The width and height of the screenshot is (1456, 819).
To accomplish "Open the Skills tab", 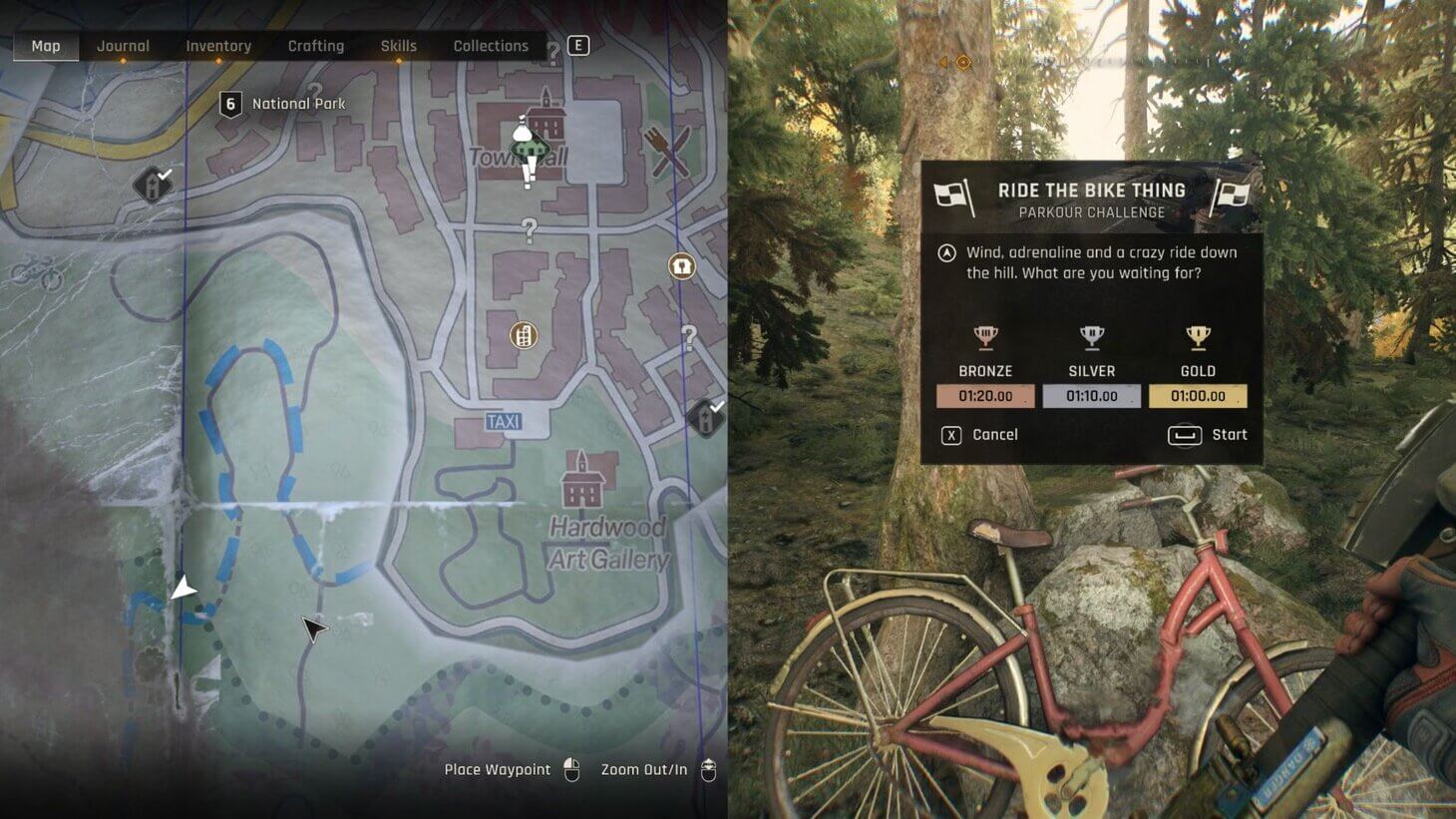I will click(x=399, y=46).
